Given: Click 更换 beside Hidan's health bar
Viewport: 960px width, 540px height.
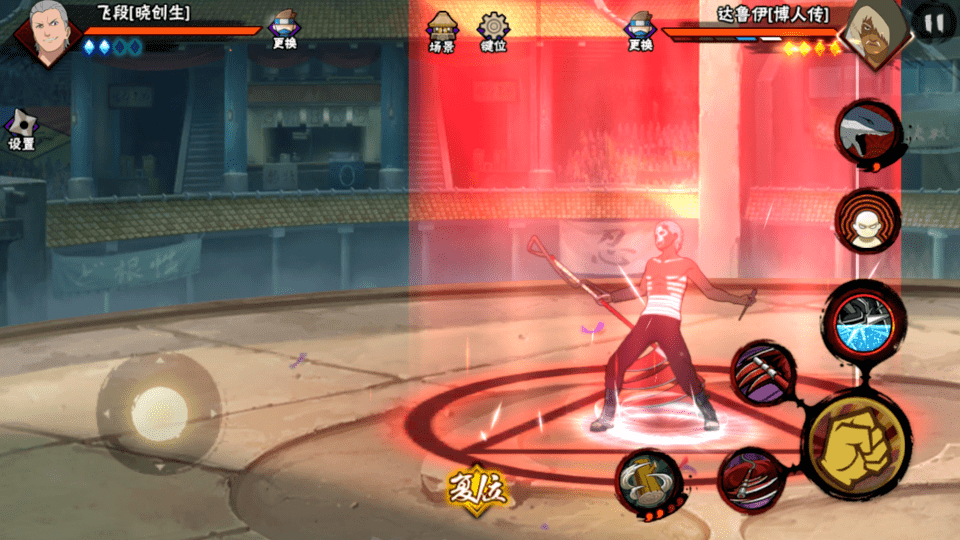Looking at the screenshot, I should point(285,32).
